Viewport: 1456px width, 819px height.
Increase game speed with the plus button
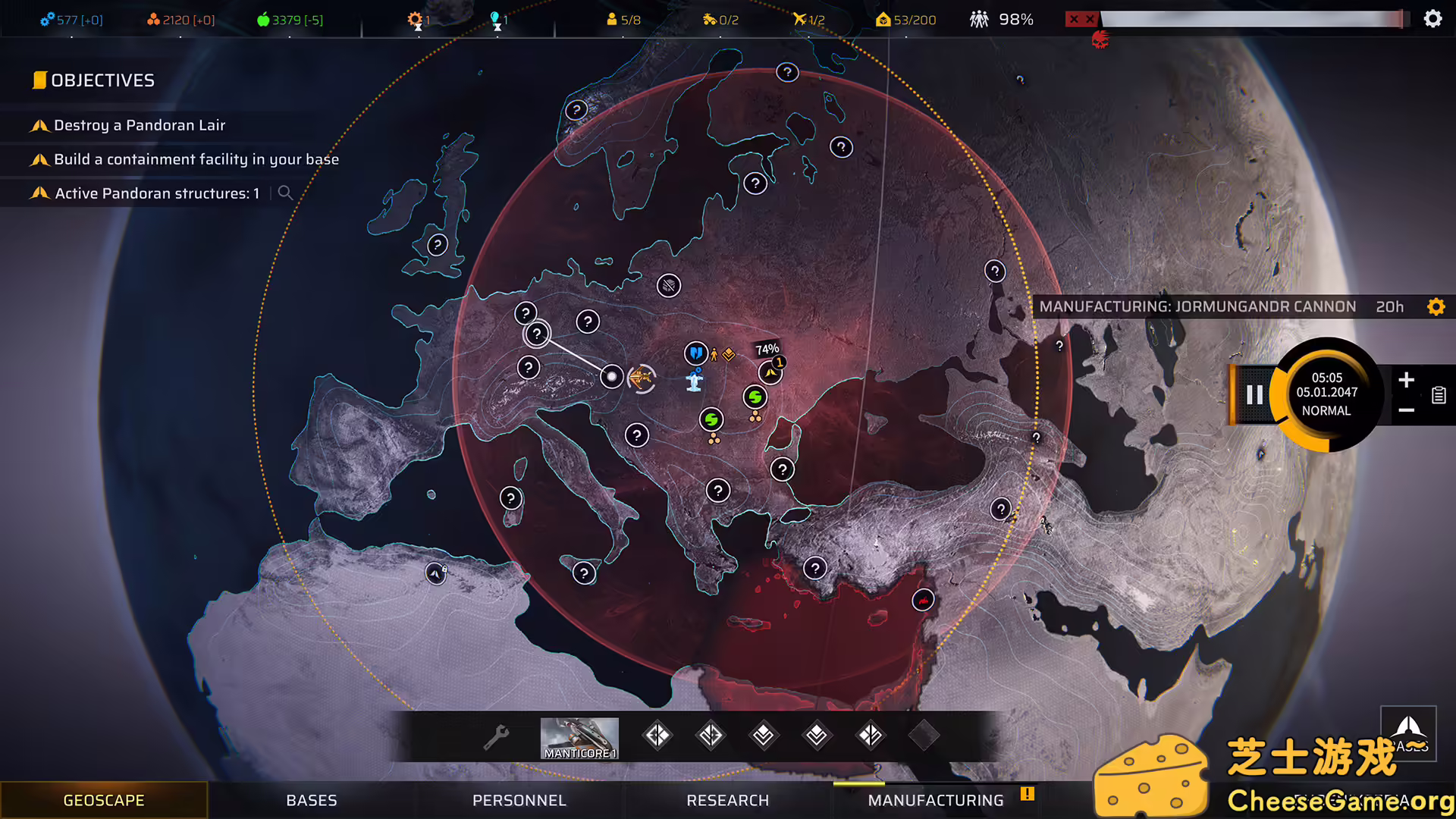pos(1407,381)
